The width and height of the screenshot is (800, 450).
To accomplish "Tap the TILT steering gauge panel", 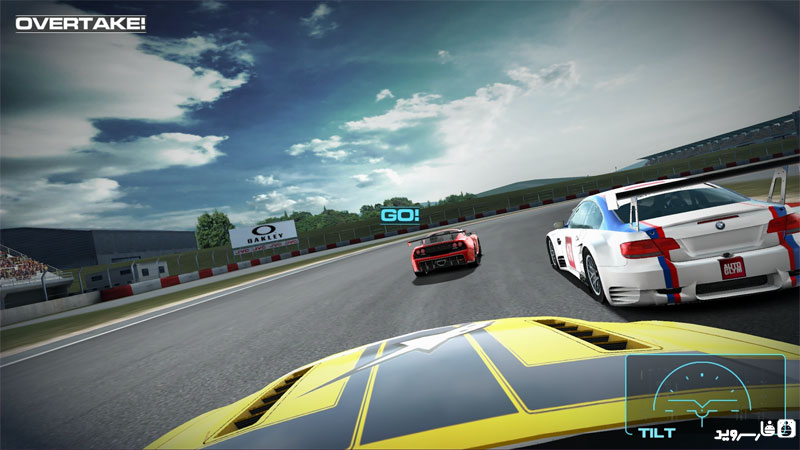I will pos(705,394).
